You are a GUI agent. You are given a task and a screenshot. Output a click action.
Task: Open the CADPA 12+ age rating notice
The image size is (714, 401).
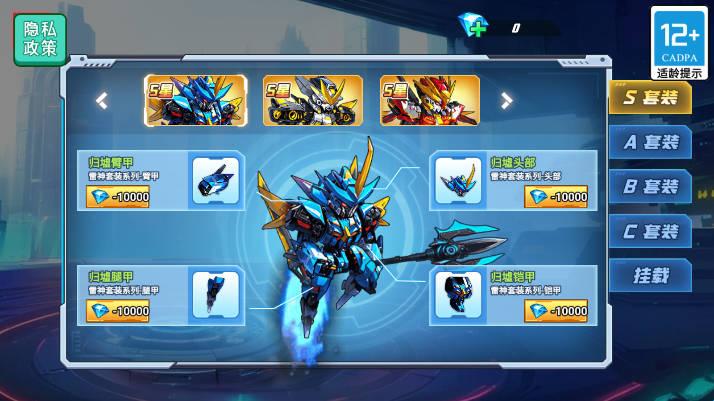(679, 43)
